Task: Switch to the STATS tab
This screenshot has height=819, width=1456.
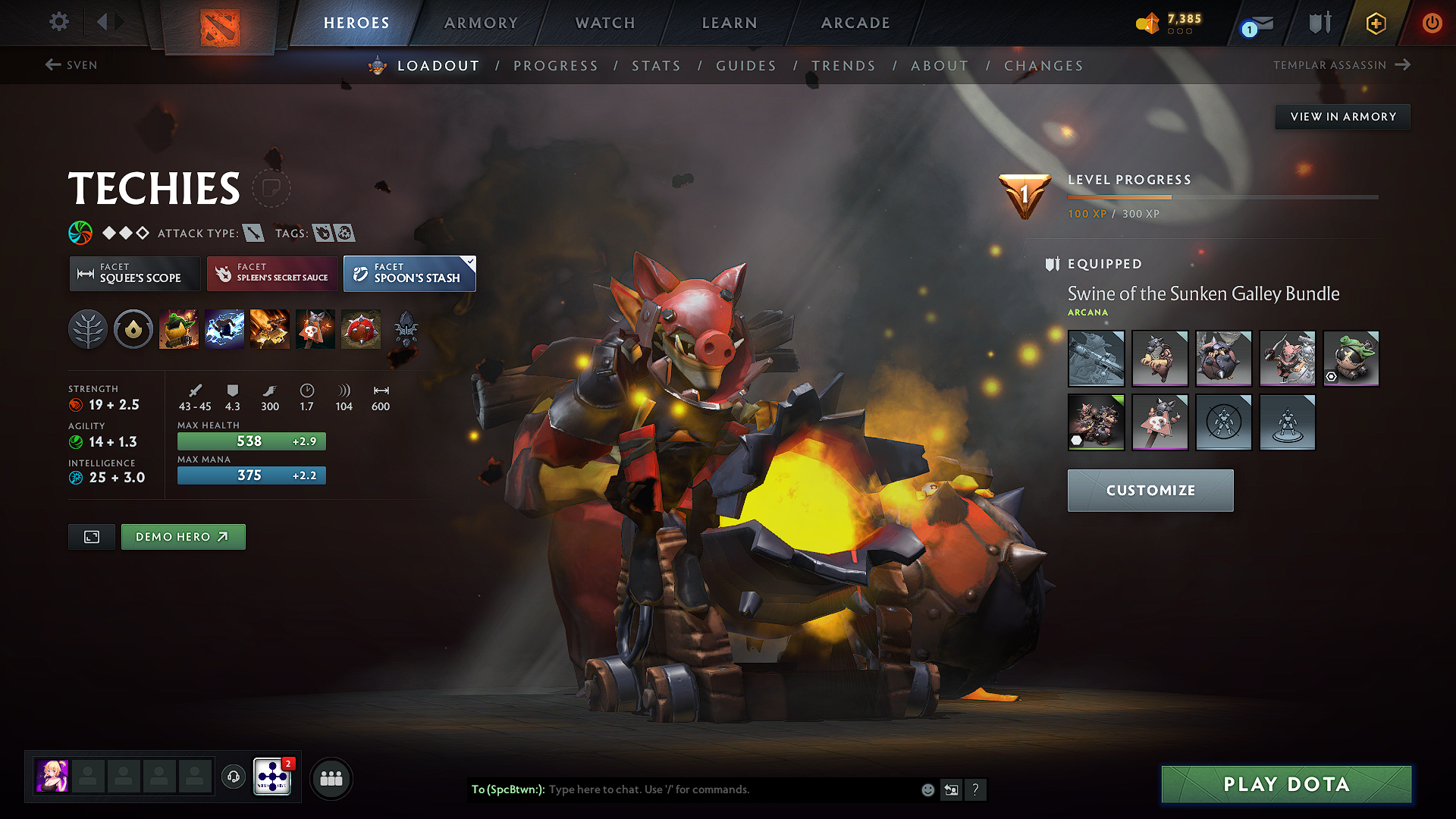Action: tap(656, 66)
